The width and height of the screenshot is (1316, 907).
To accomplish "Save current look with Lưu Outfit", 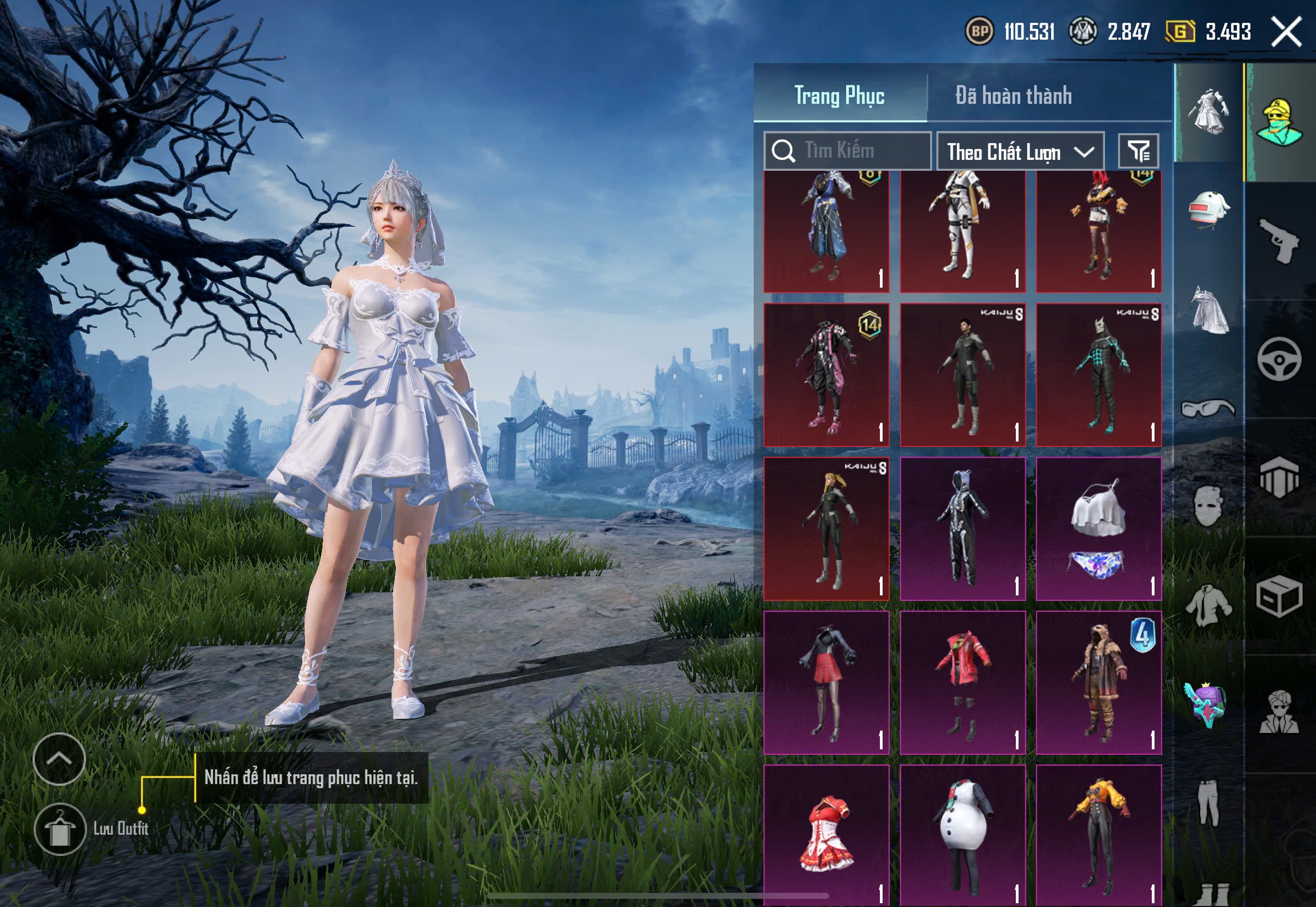I will tap(60, 829).
